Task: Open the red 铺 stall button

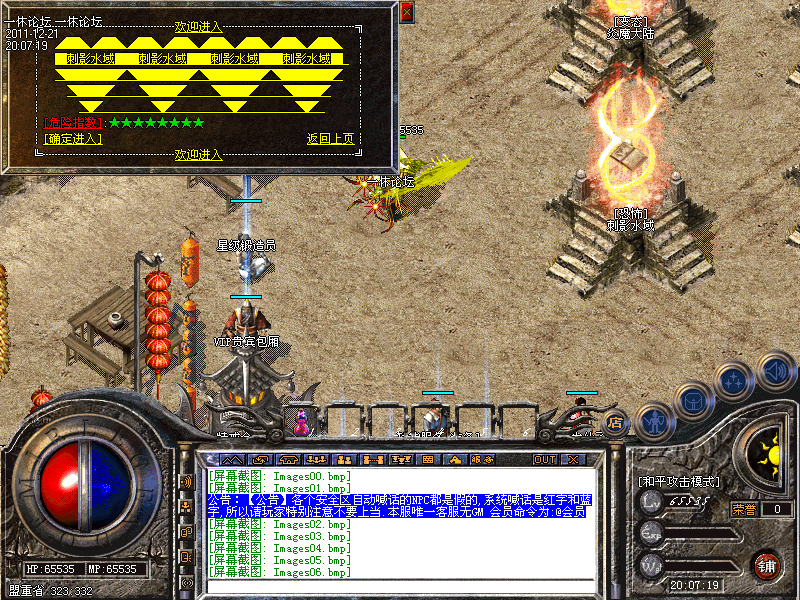Action: 767,564
